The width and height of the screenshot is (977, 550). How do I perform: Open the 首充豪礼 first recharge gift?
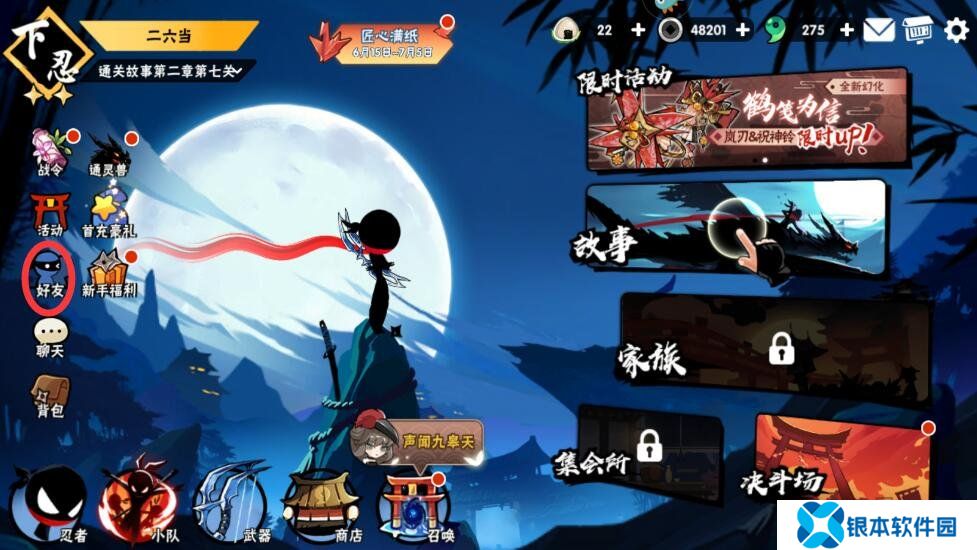108,213
